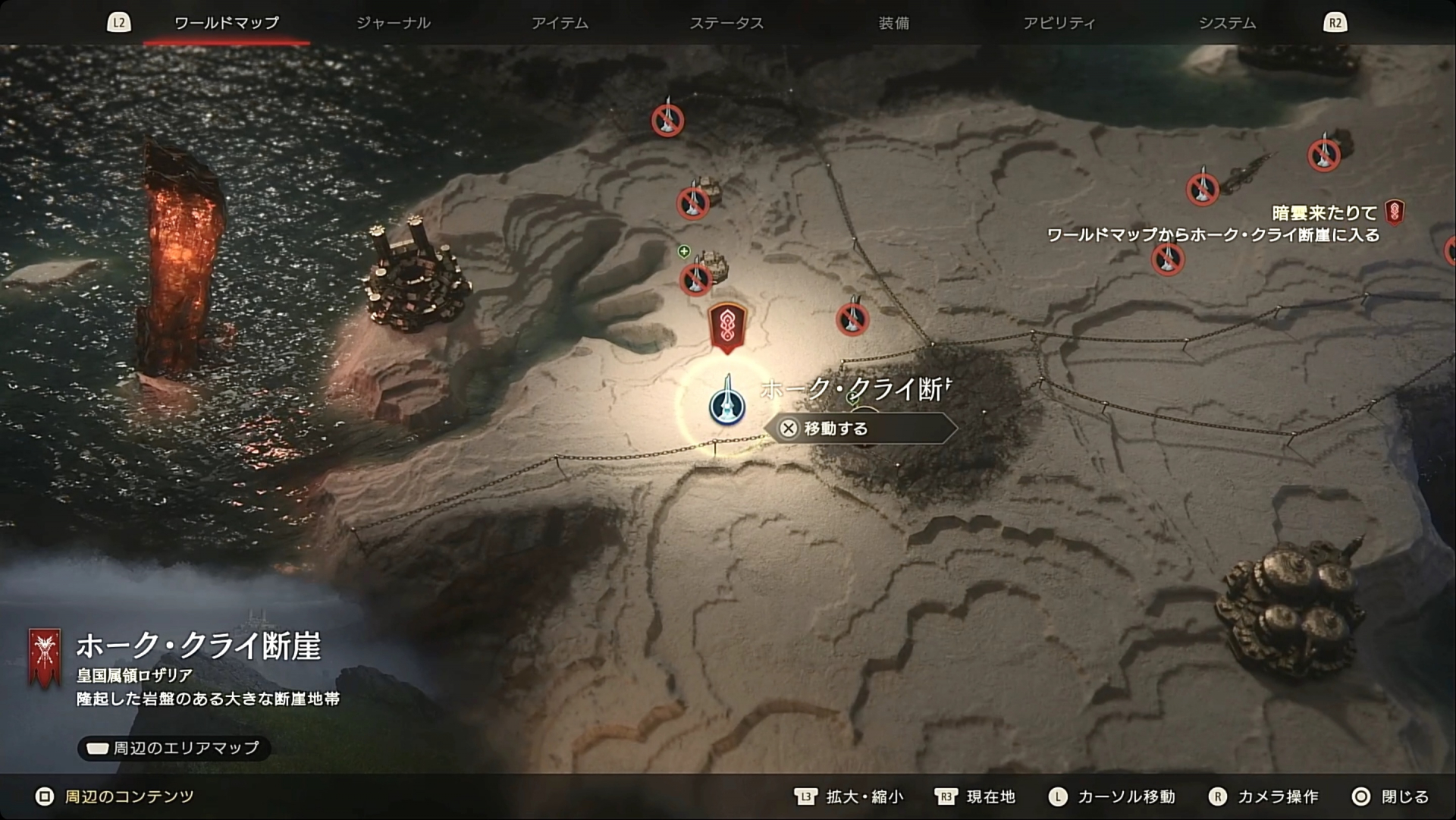The image size is (1456, 820).
Task: Switch to the ワールドマップ tab
Action: 226,24
